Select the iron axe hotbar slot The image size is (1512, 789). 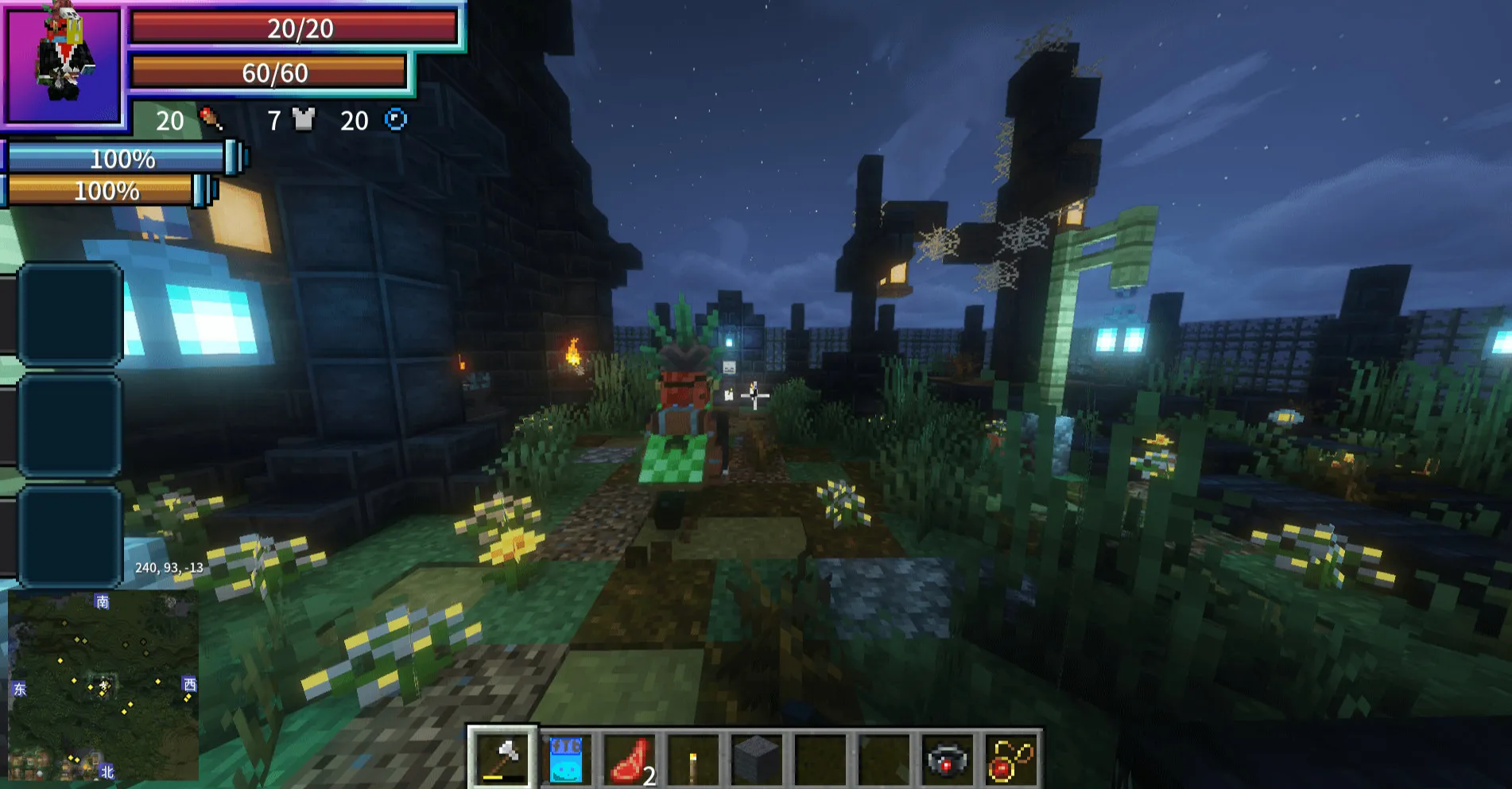[502, 758]
